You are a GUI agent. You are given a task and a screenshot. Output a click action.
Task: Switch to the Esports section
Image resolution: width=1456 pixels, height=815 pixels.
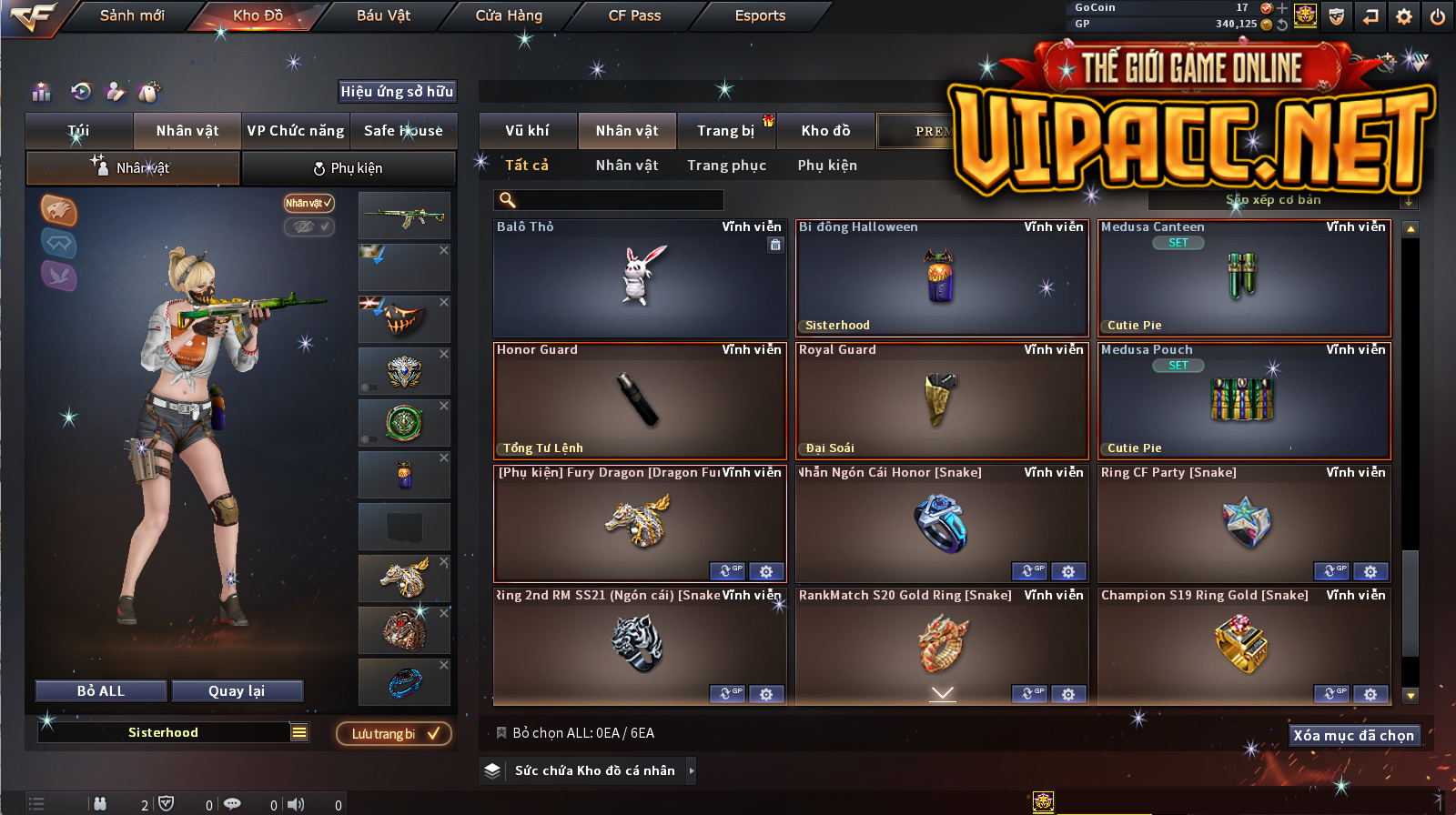760,15
